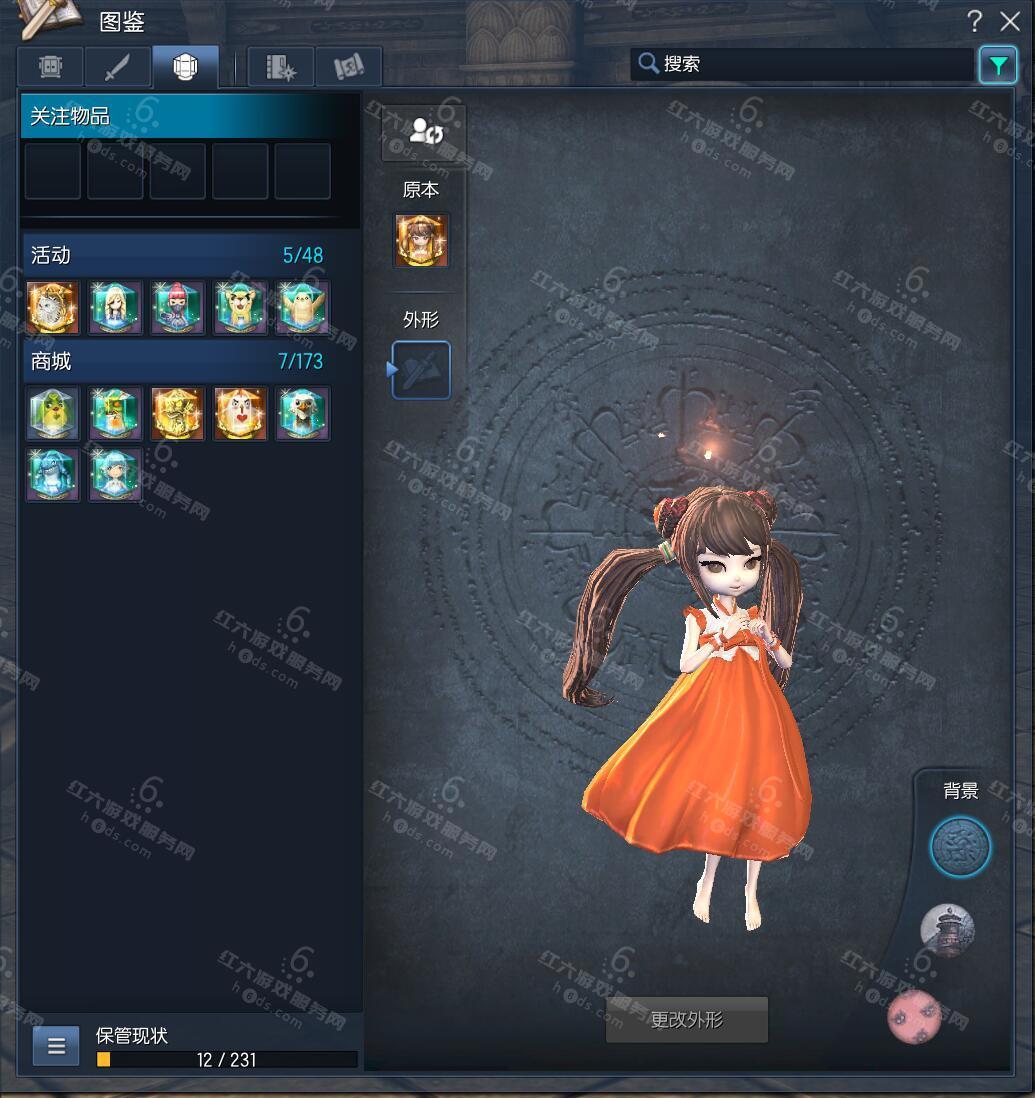This screenshot has height=1098, width=1035.
Task: Open the scroll map tab
Action: coord(349,67)
